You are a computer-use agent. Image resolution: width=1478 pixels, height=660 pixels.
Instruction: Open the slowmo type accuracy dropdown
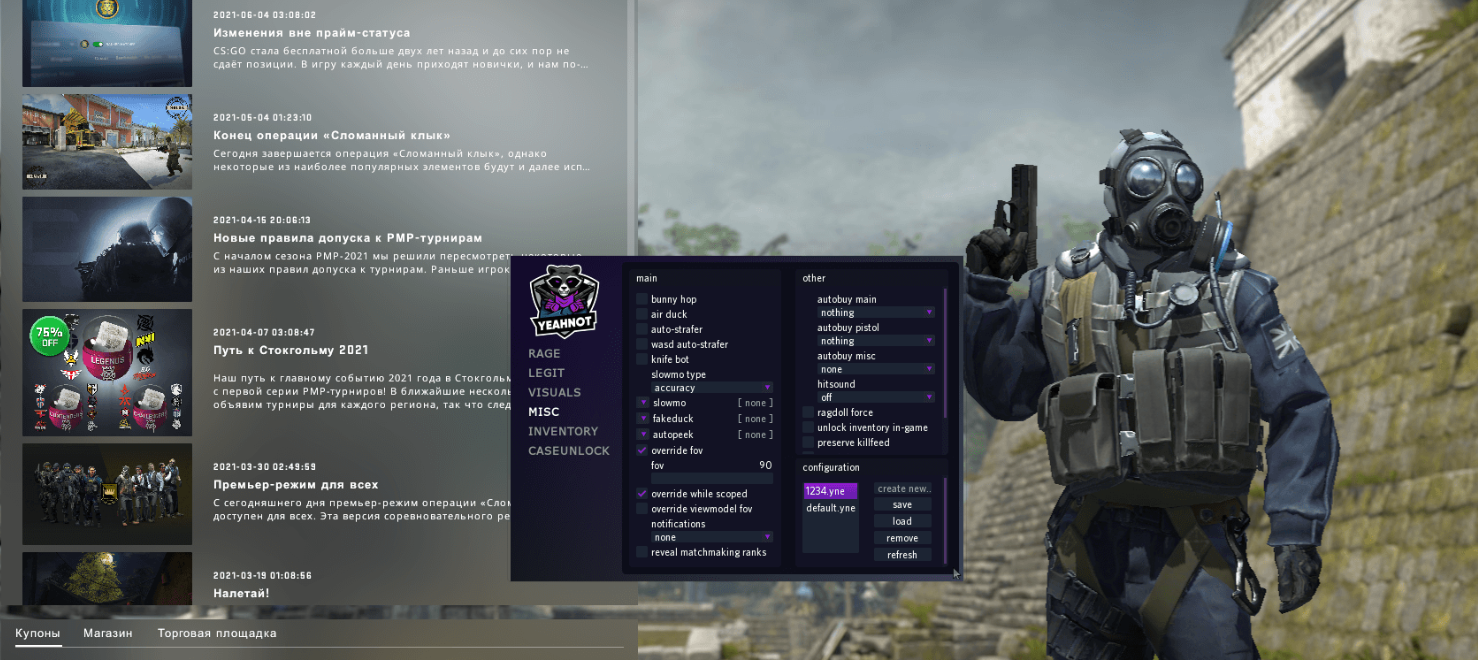pos(712,388)
